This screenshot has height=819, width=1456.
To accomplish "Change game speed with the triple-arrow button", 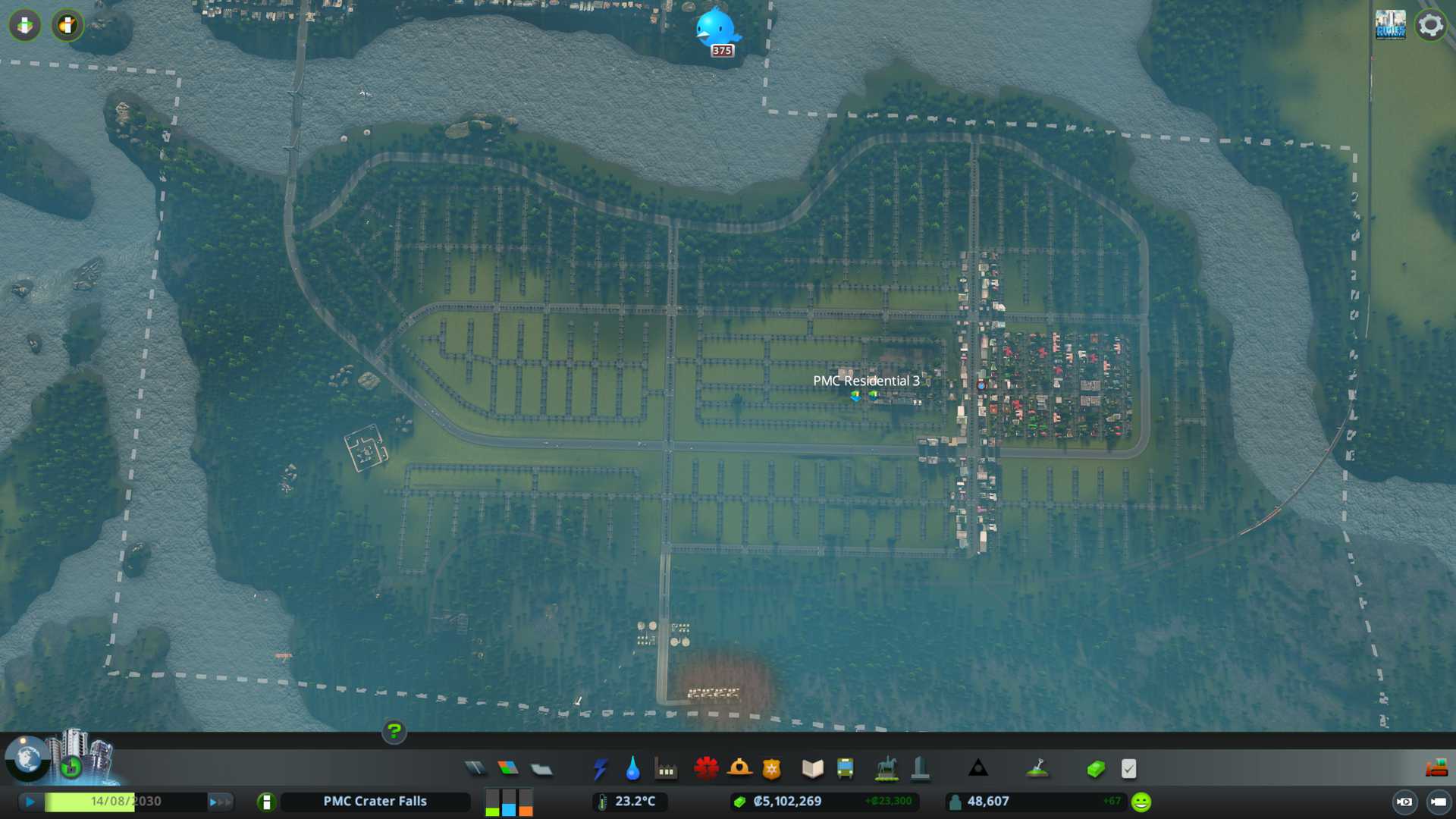I will pos(219,802).
